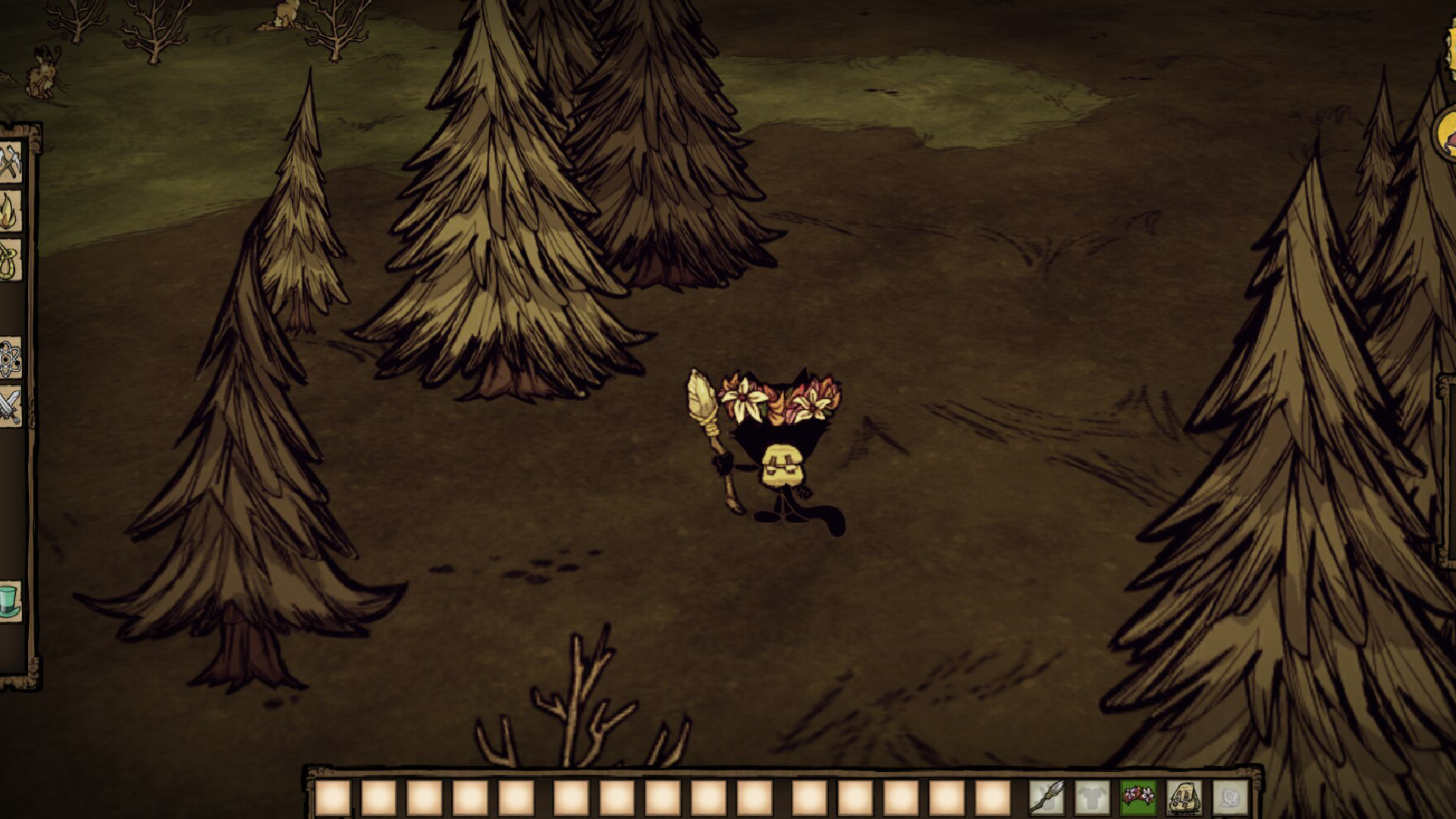Open the crossed swords Fight tab
Image resolution: width=1456 pixels, height=819 pixels.
coord(10,406)
